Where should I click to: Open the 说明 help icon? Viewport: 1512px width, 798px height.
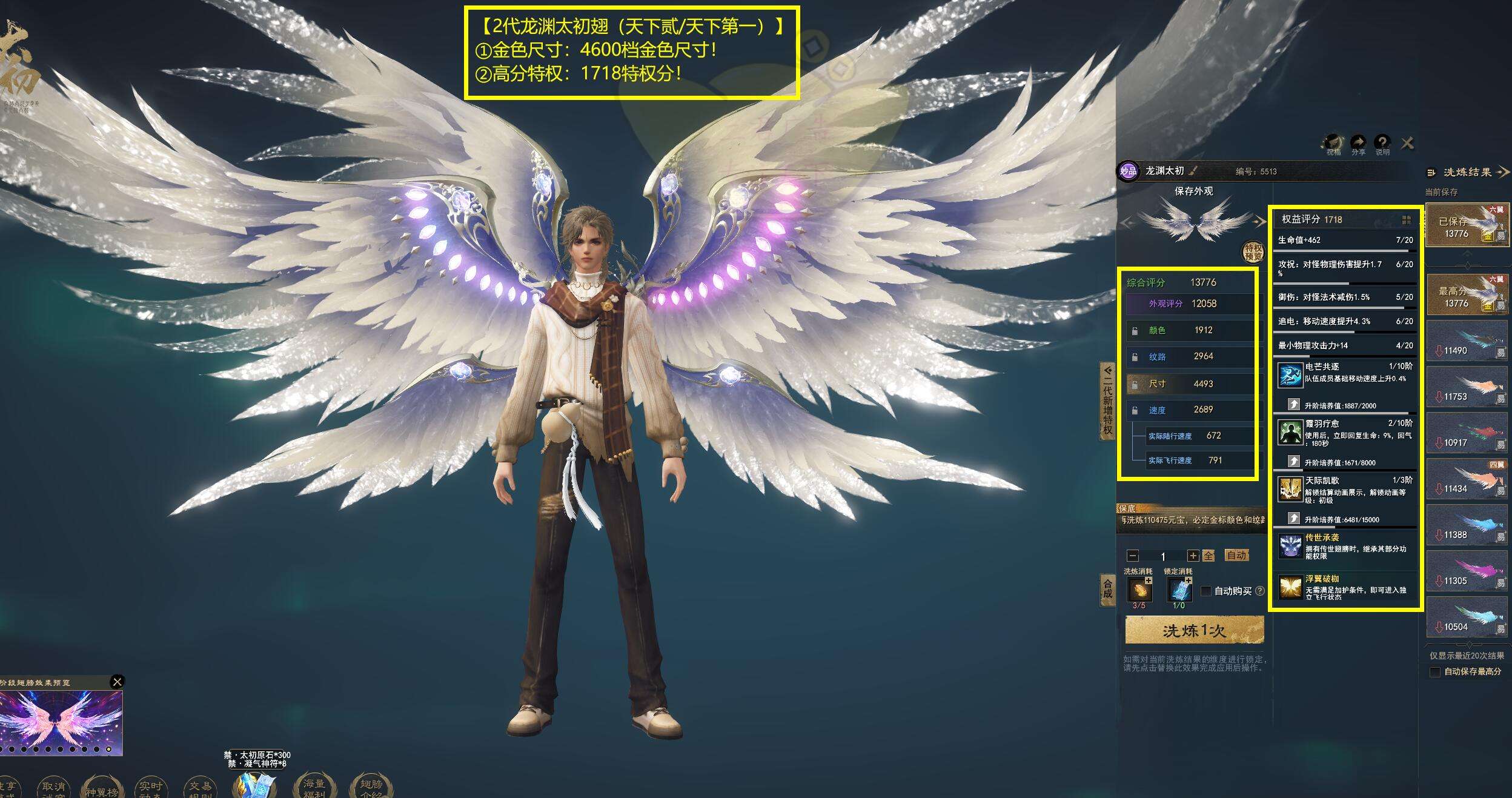tap(1382, 144)
